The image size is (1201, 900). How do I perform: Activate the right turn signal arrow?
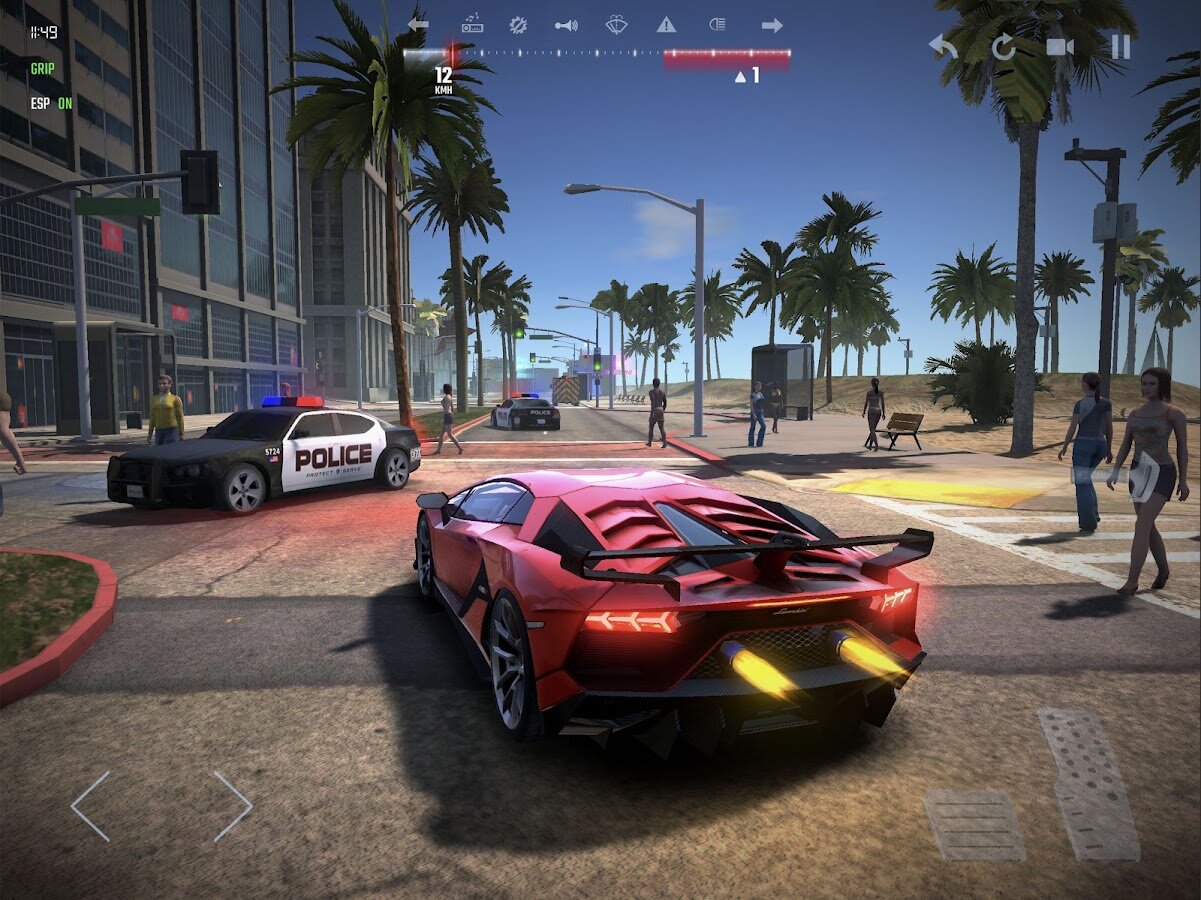[771, 25]
